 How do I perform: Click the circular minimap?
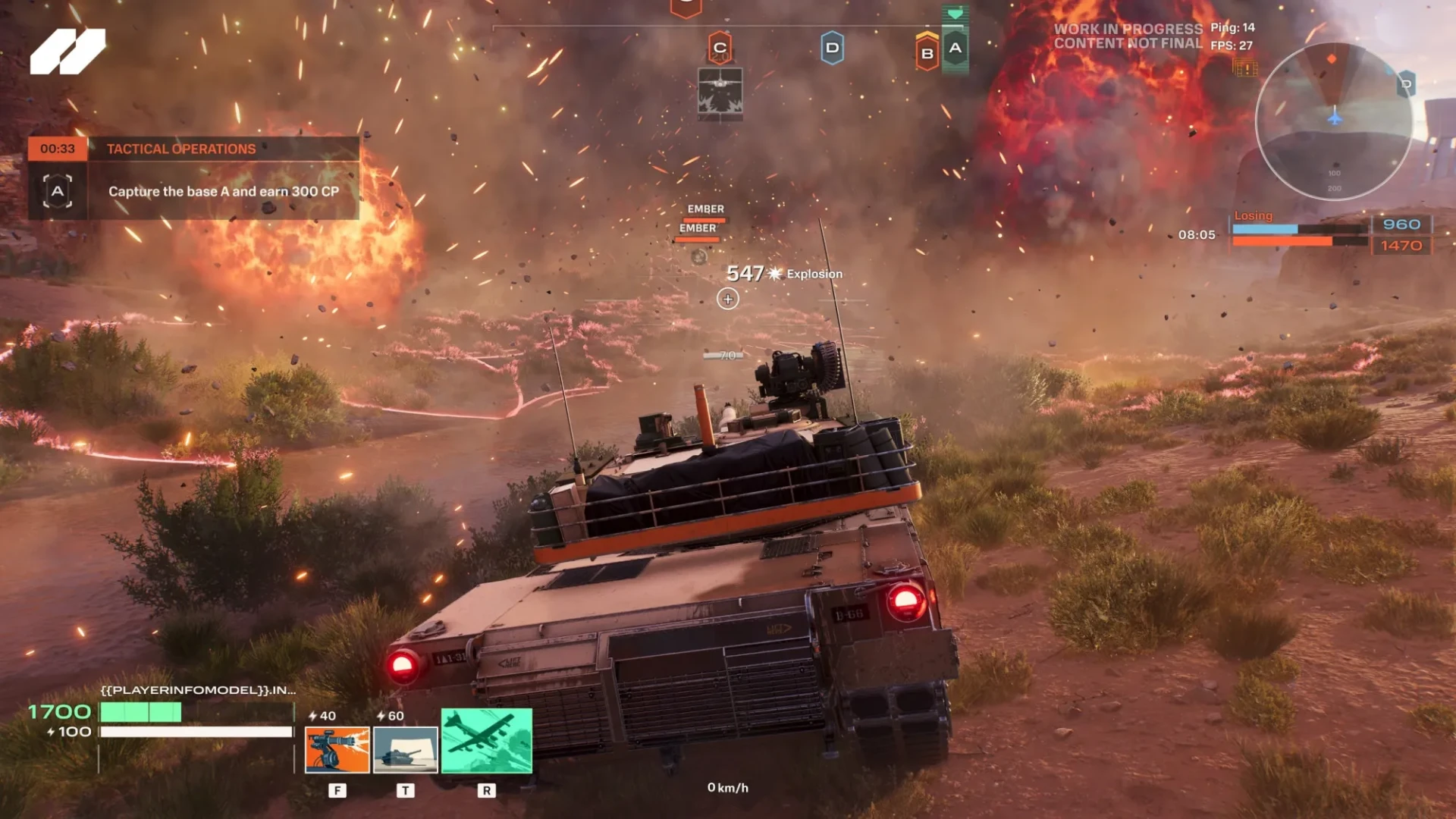(x=1333, y=121)
